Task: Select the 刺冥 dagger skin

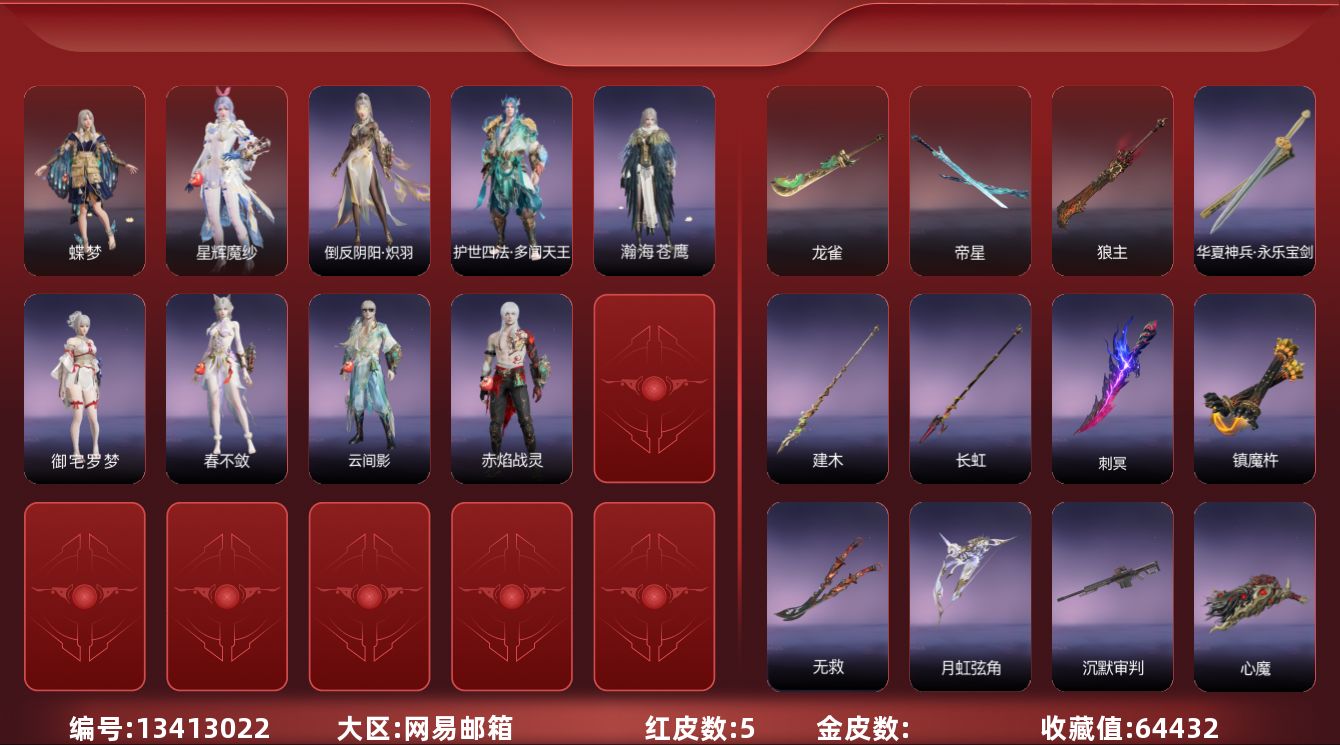Action: coord(1112,388)
